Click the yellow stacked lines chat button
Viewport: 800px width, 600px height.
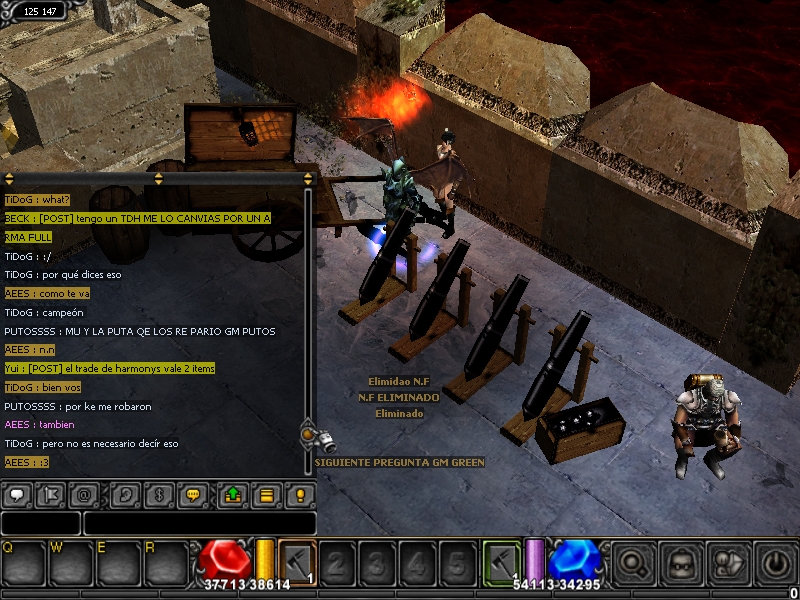(x=266, y=494)
